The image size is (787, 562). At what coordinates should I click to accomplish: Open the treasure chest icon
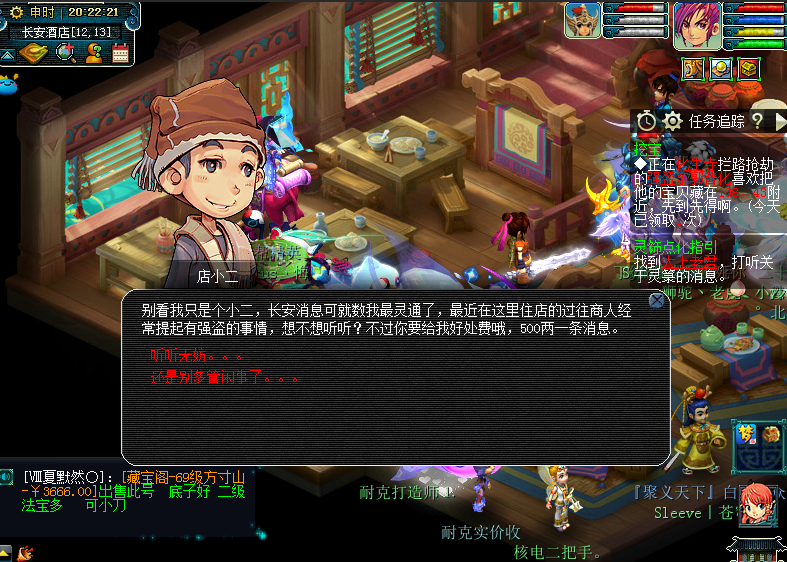[749, 68]
